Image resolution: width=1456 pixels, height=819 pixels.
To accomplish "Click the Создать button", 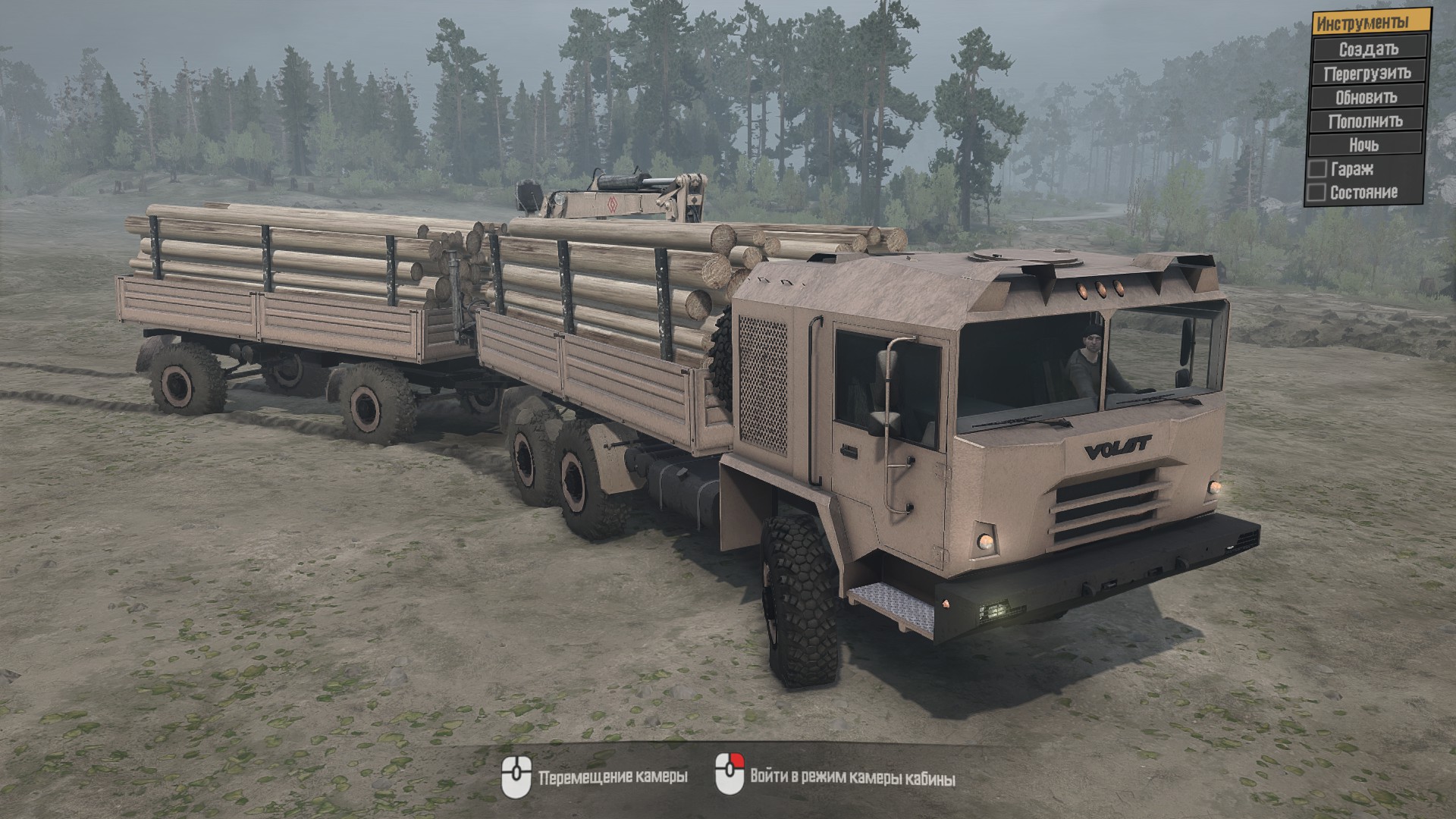I will coord(1368,49).
